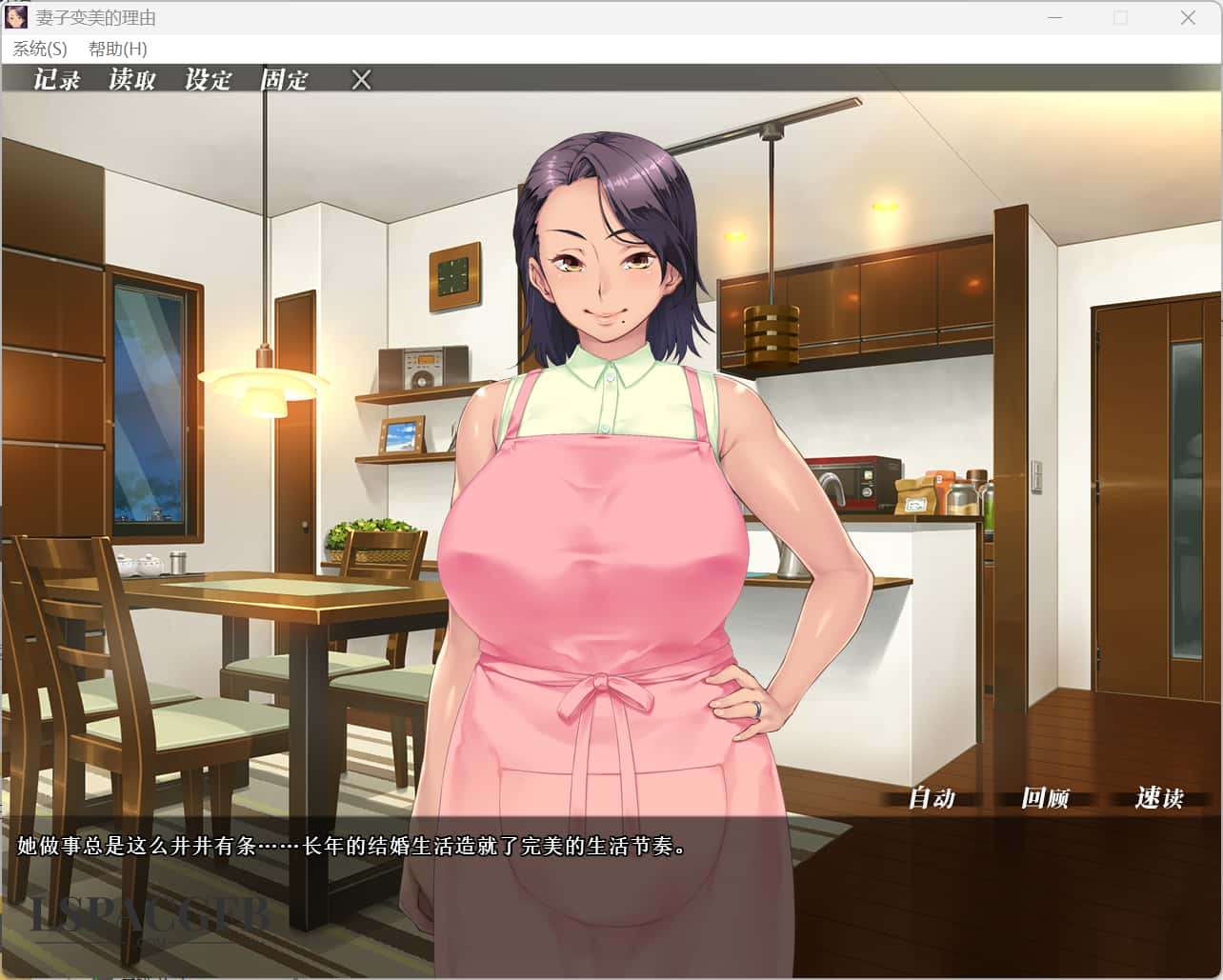Open the 设定 settings screen
The width and height of the screenshot is (1223, 980).
click(x=209, y=80)
